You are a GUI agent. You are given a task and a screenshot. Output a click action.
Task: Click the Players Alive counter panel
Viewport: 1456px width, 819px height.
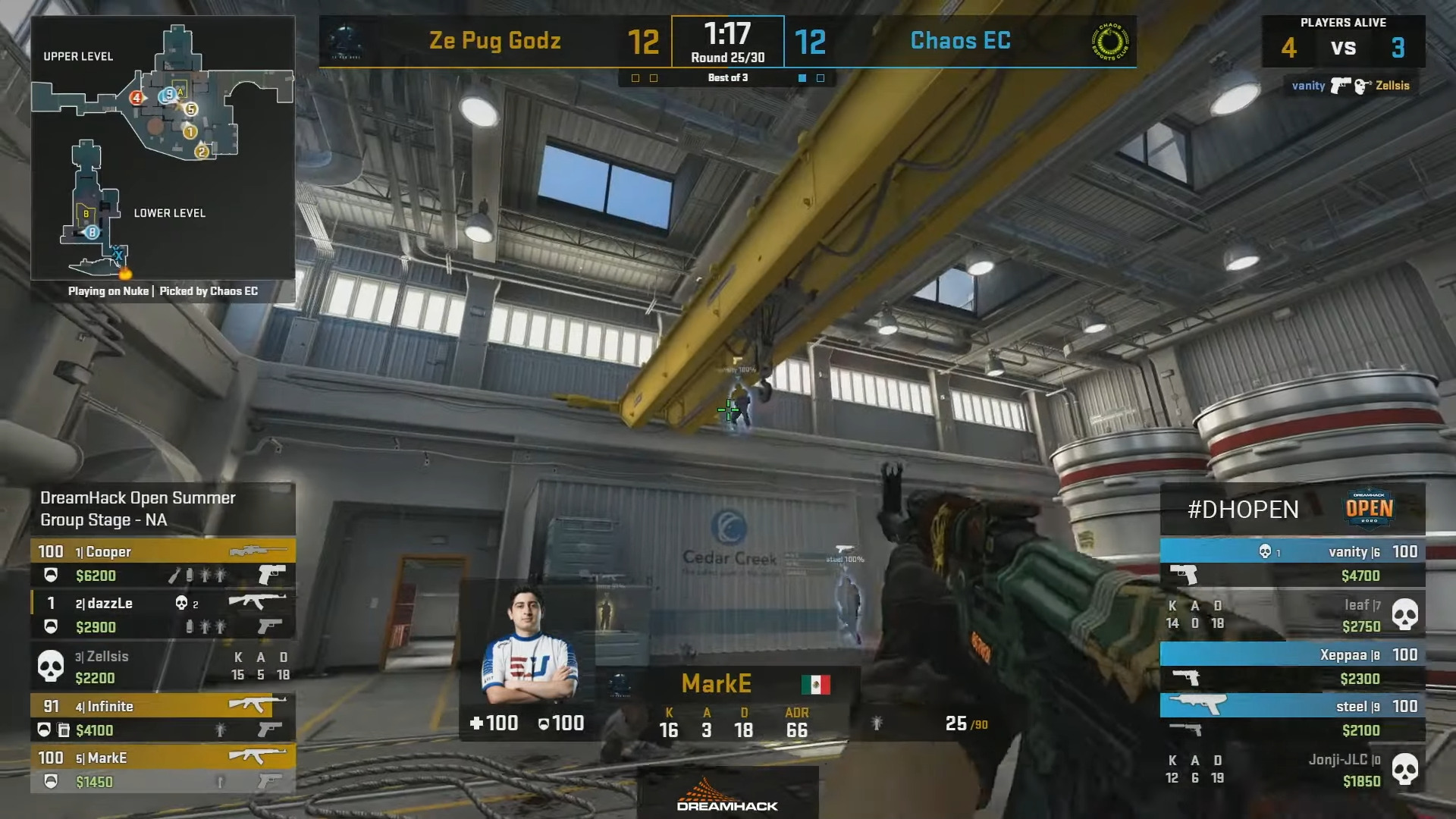click(x=1343, y=41)
